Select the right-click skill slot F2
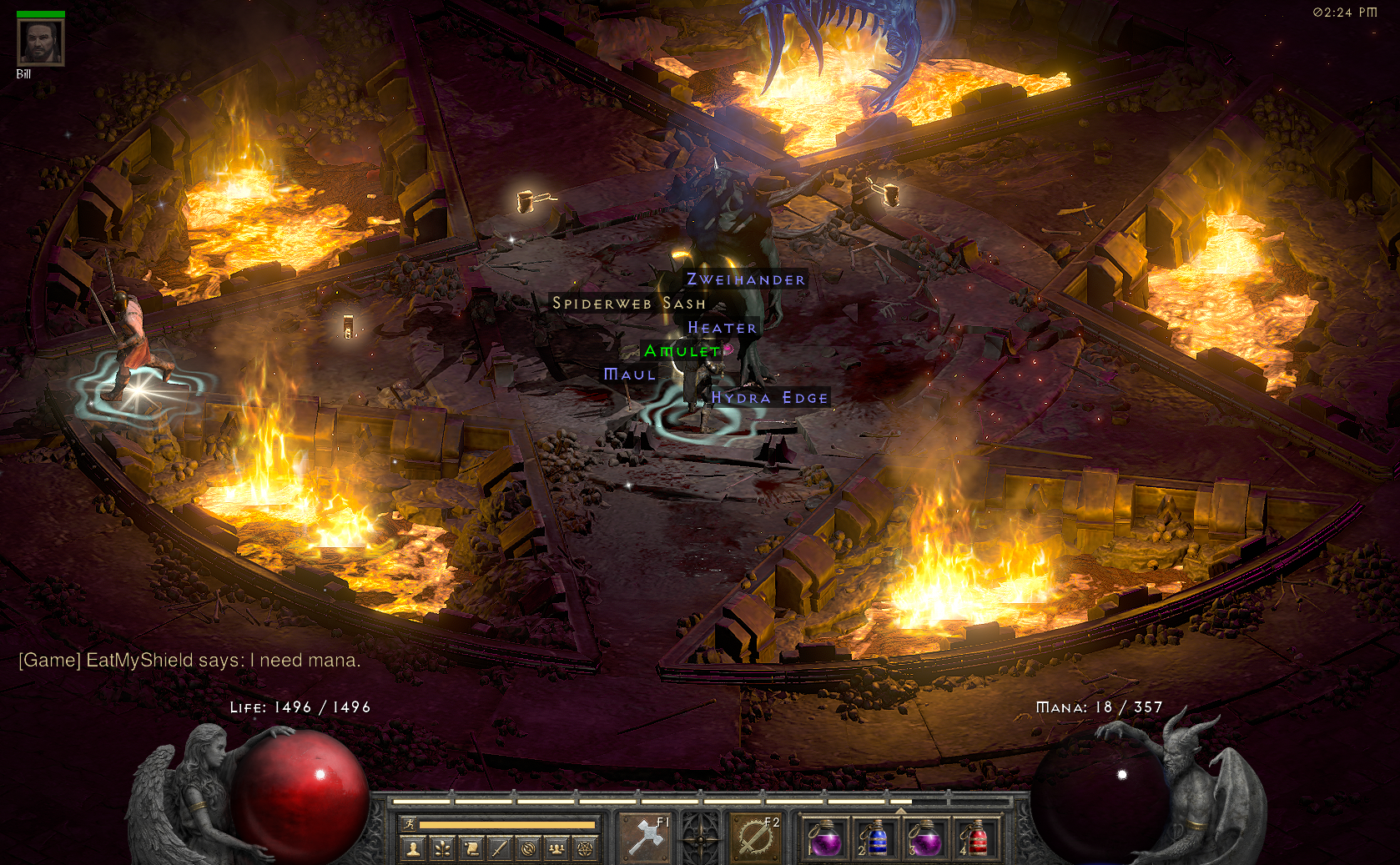The width and height of the screenshot is (1400, 865). click(756, 837)
